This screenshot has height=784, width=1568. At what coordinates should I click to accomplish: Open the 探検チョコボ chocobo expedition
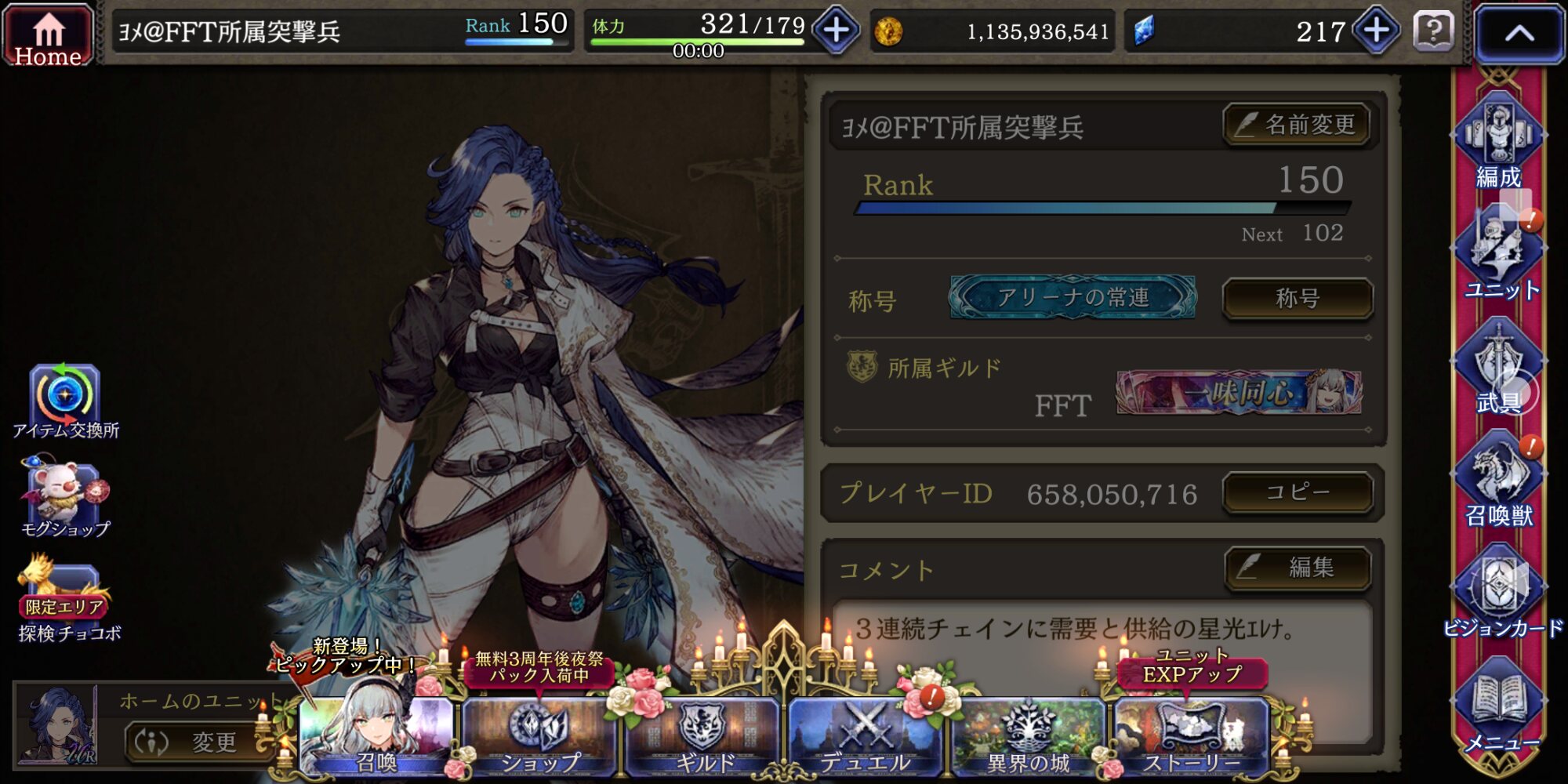(67, 600)
